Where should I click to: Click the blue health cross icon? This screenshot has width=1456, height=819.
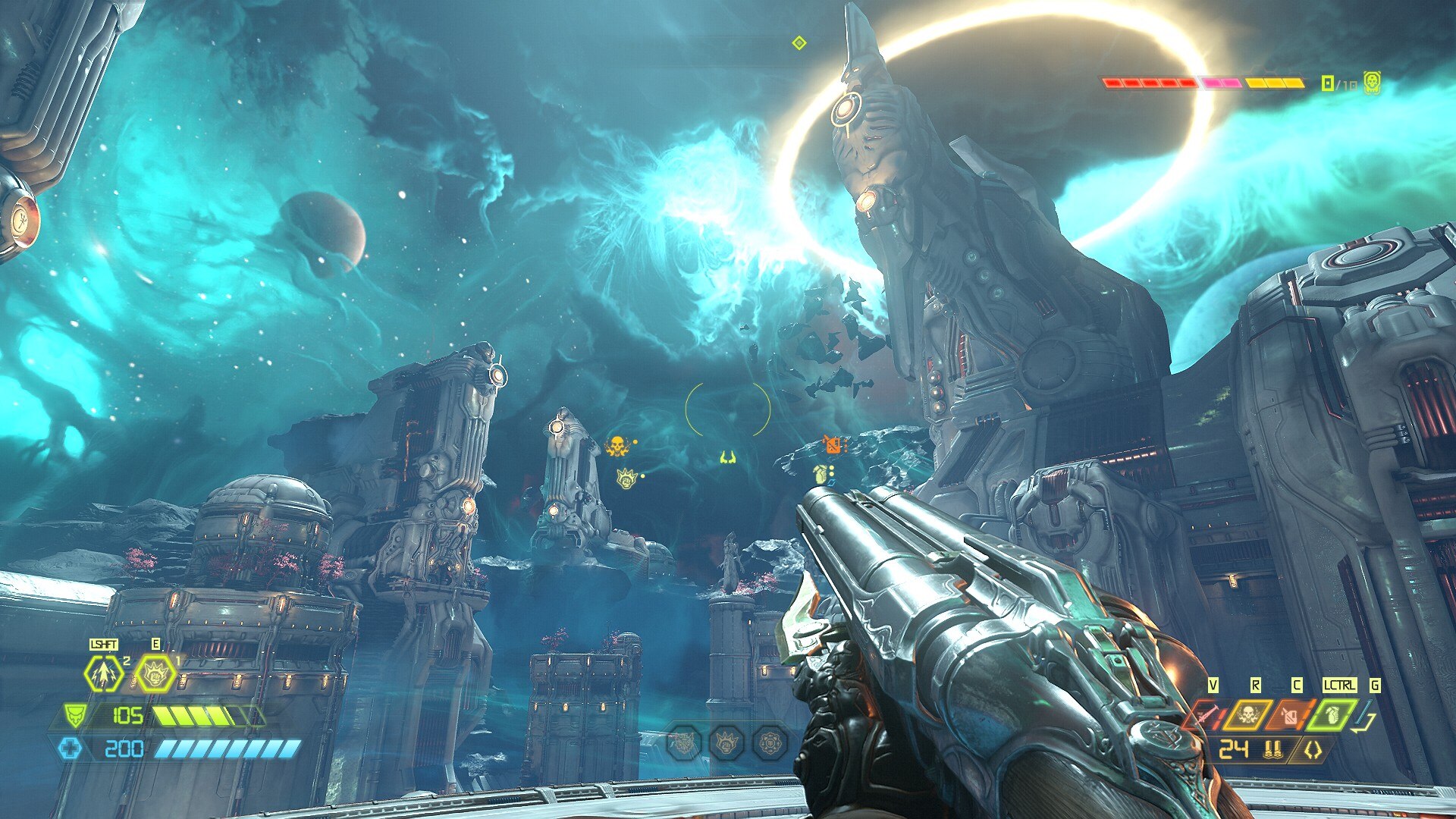coord(71,748)
